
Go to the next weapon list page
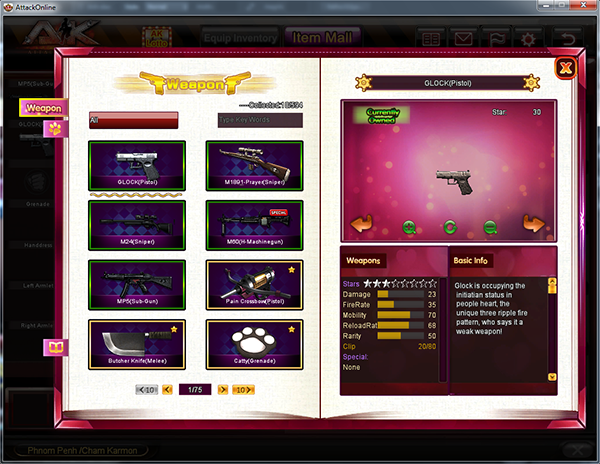coord(221,389)
